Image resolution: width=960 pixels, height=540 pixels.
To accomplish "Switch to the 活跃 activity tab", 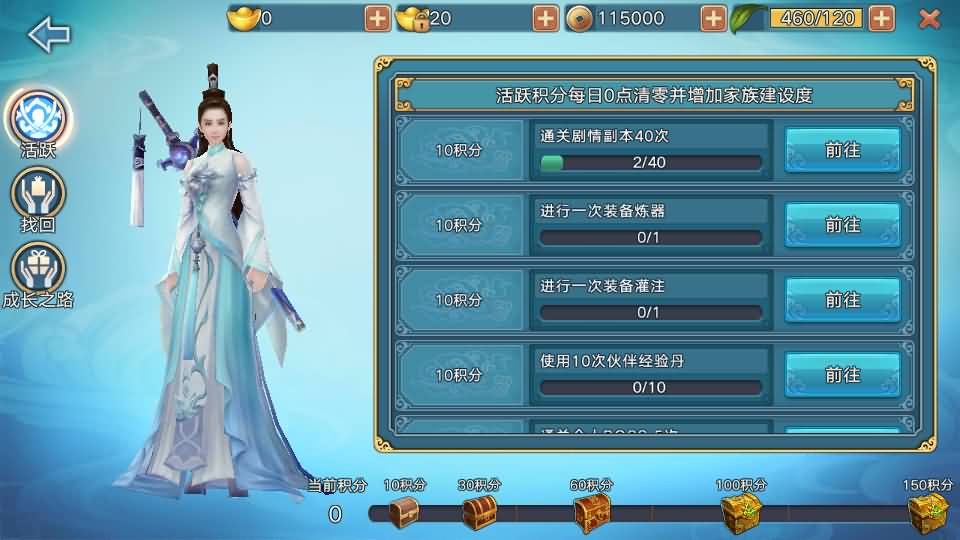I will [38, 120].
